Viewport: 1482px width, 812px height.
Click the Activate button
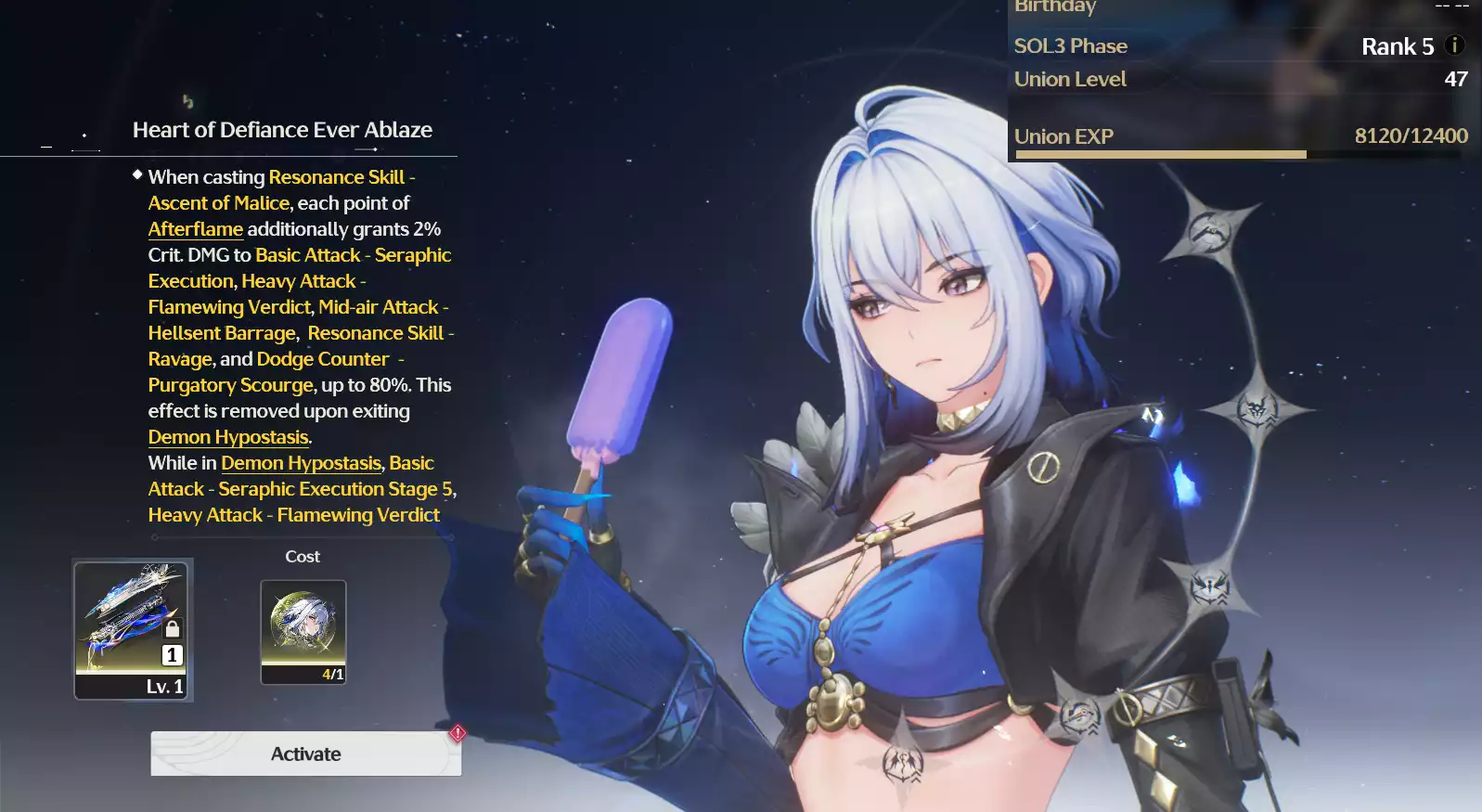tap(305, 754)
